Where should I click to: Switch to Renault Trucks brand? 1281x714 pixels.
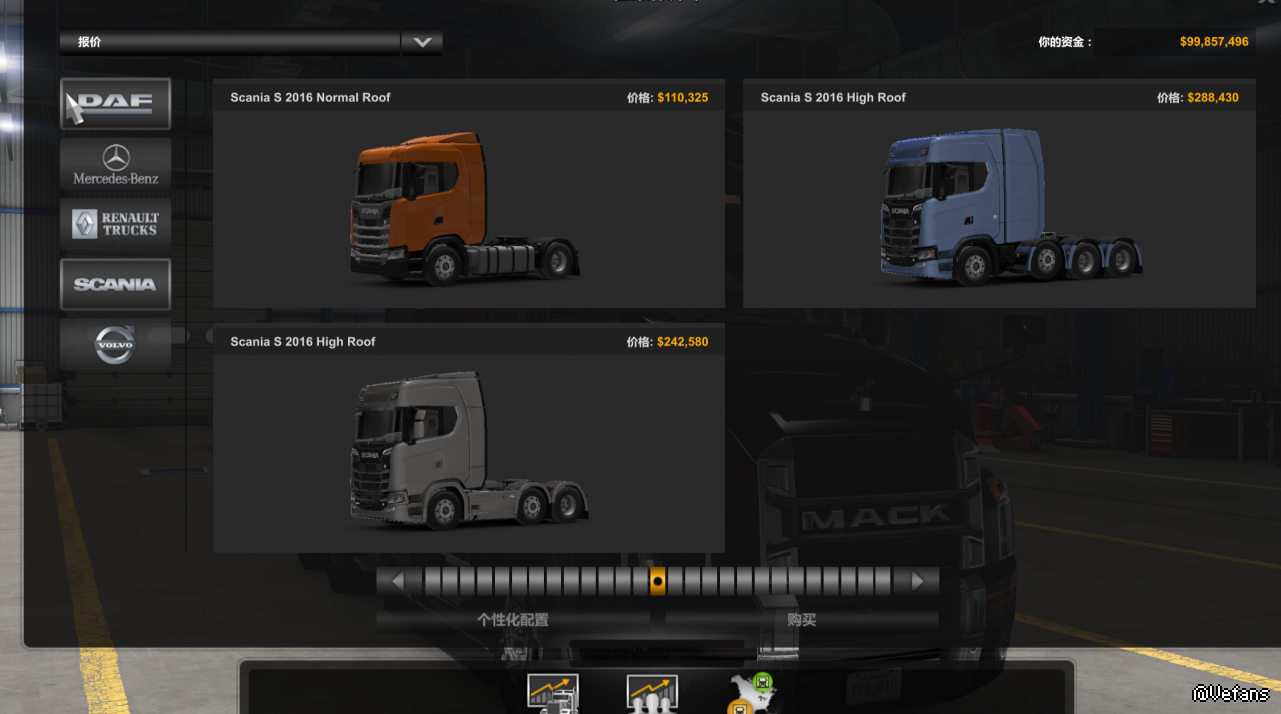(115, 224)
